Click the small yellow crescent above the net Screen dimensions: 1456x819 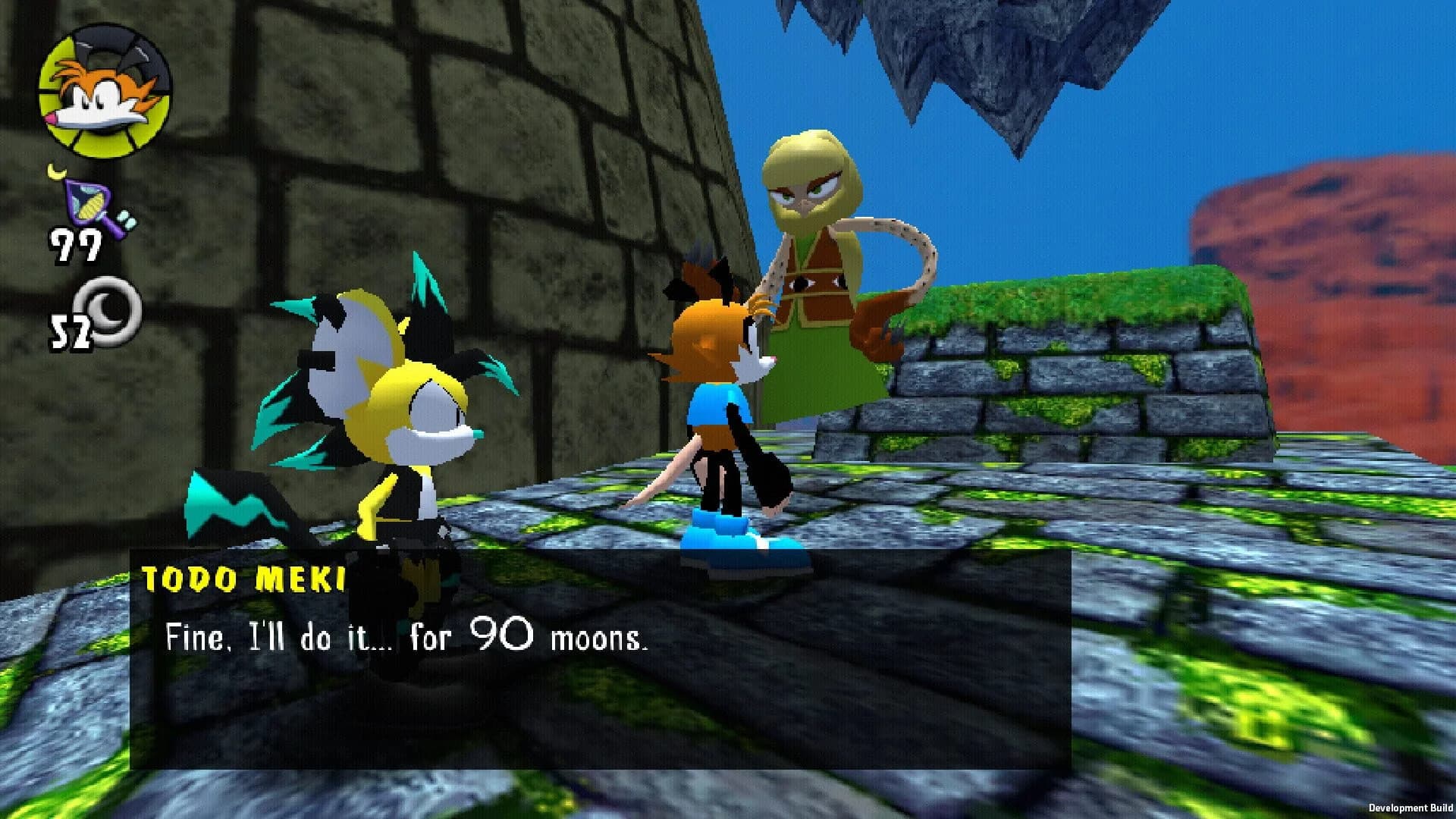57,171
